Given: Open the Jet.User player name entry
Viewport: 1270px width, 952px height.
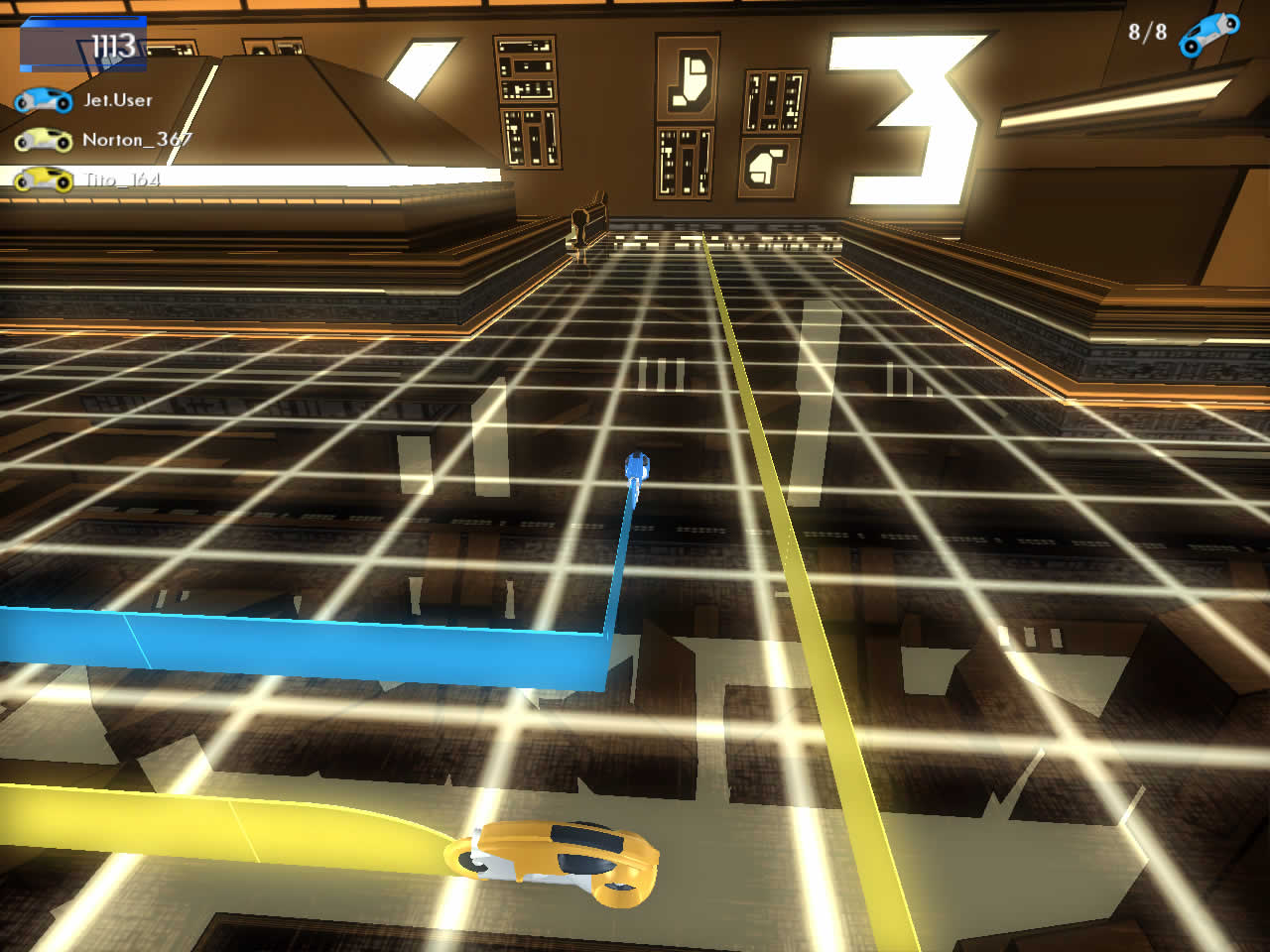Looking at the screenshot, I should [x=119, y=99].
